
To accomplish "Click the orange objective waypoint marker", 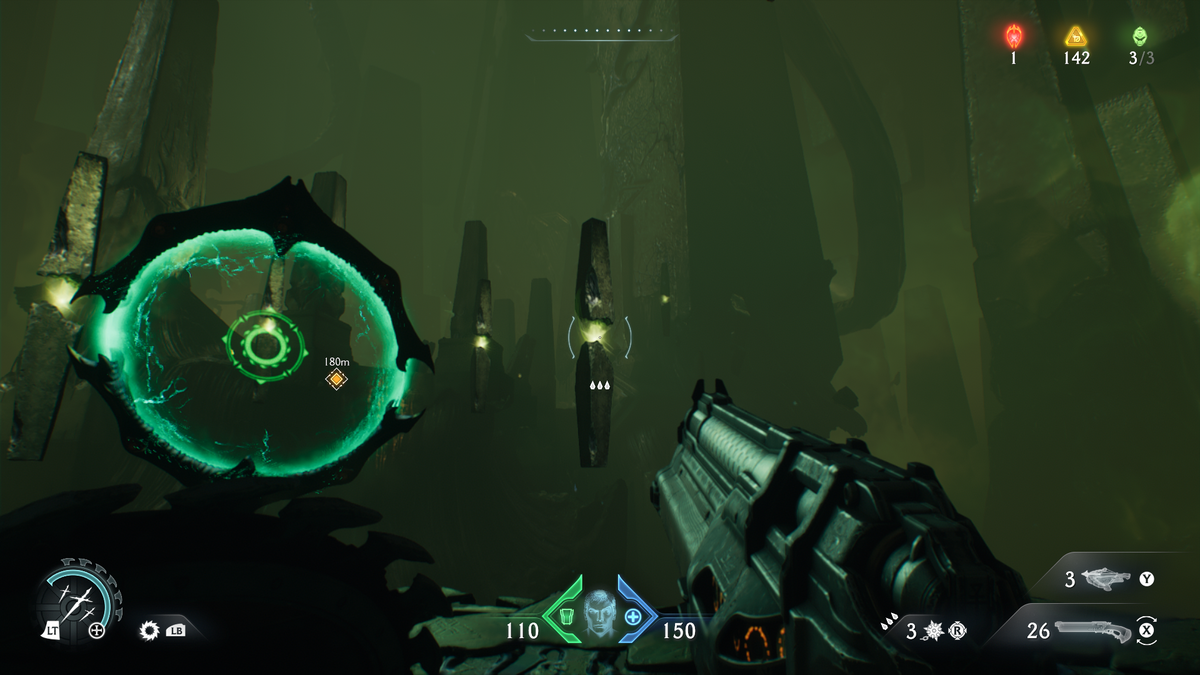I will point(337,378).
